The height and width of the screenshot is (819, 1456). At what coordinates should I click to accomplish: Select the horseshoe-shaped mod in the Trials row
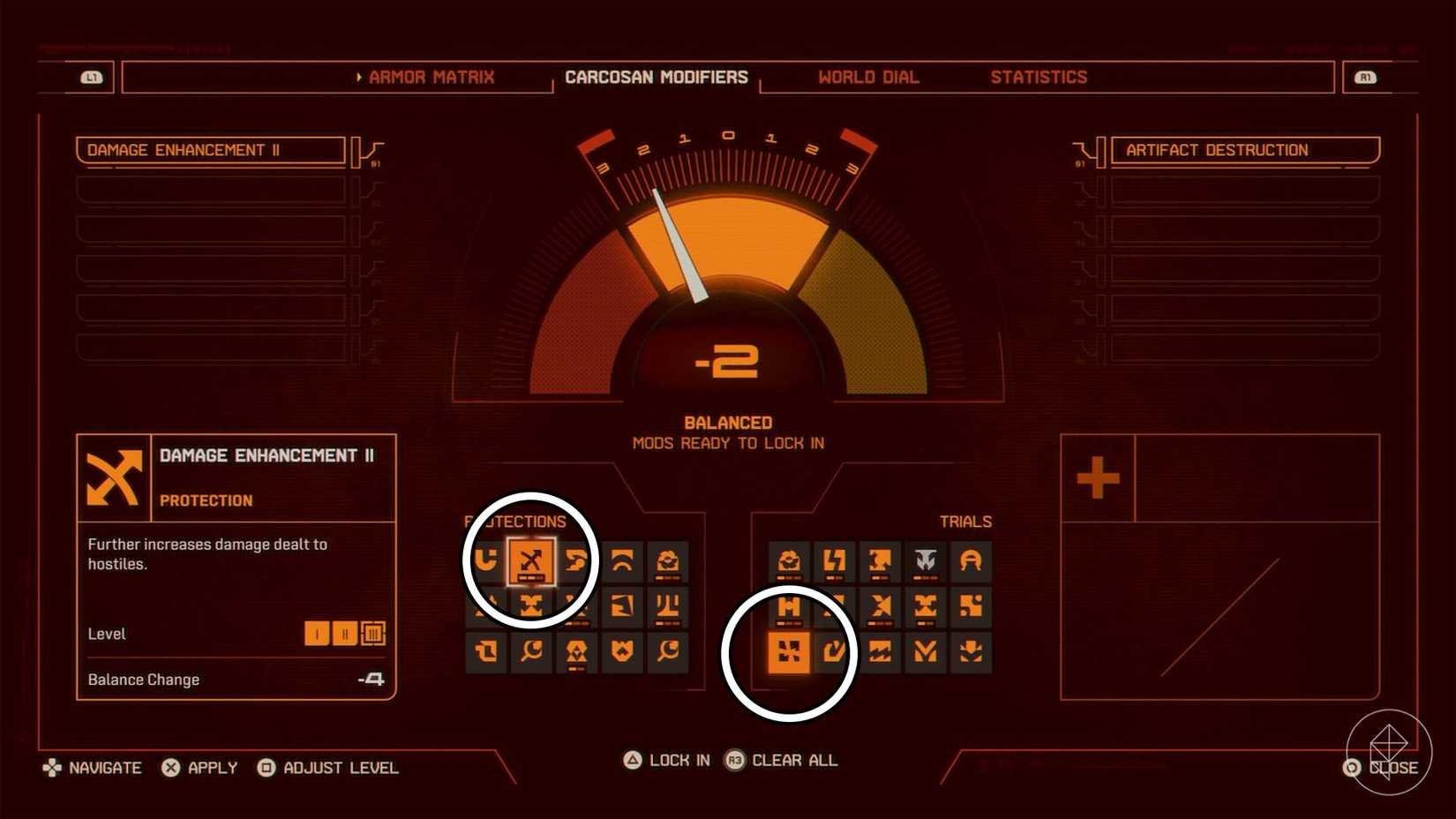pyautogui.click(x=972, y=560)
